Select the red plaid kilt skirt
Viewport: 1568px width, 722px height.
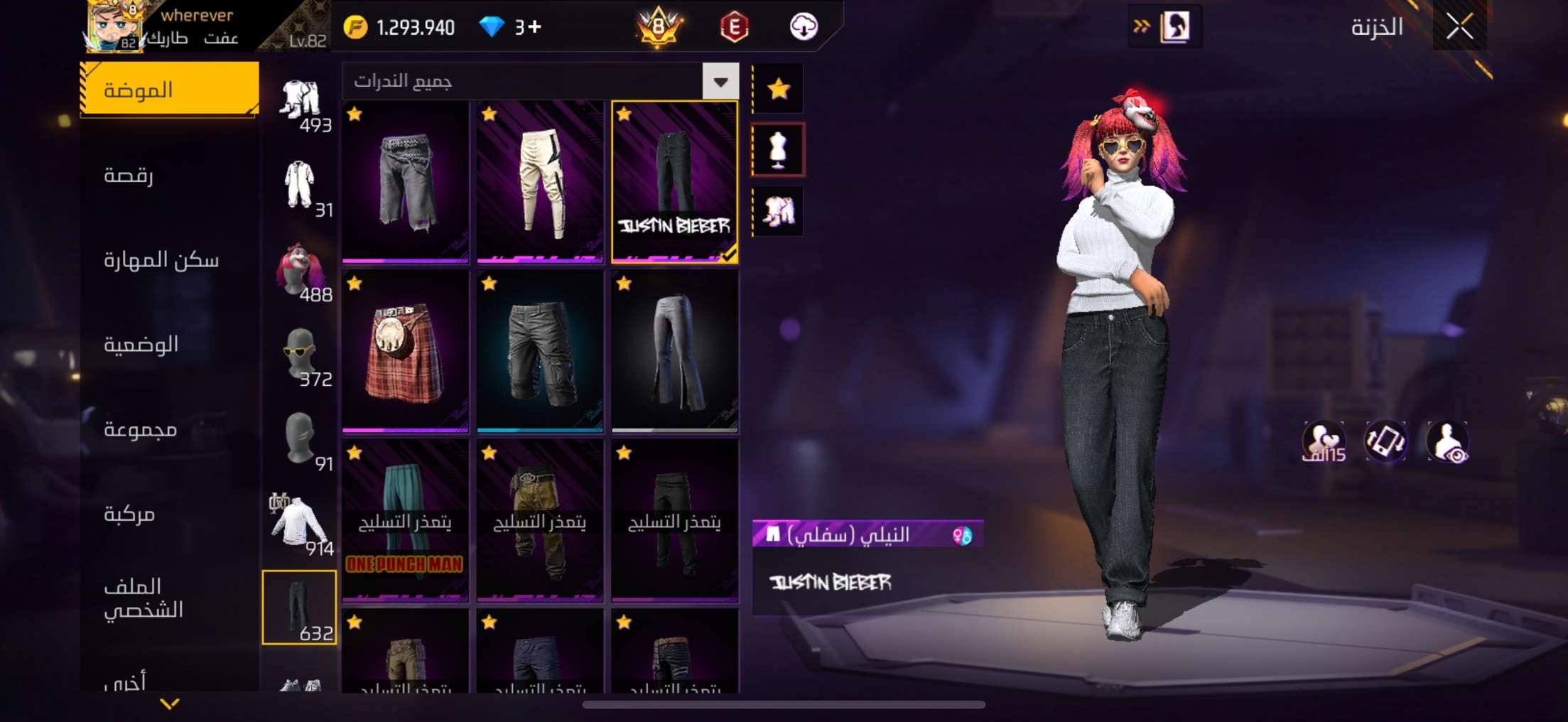[x=405, y=351]
